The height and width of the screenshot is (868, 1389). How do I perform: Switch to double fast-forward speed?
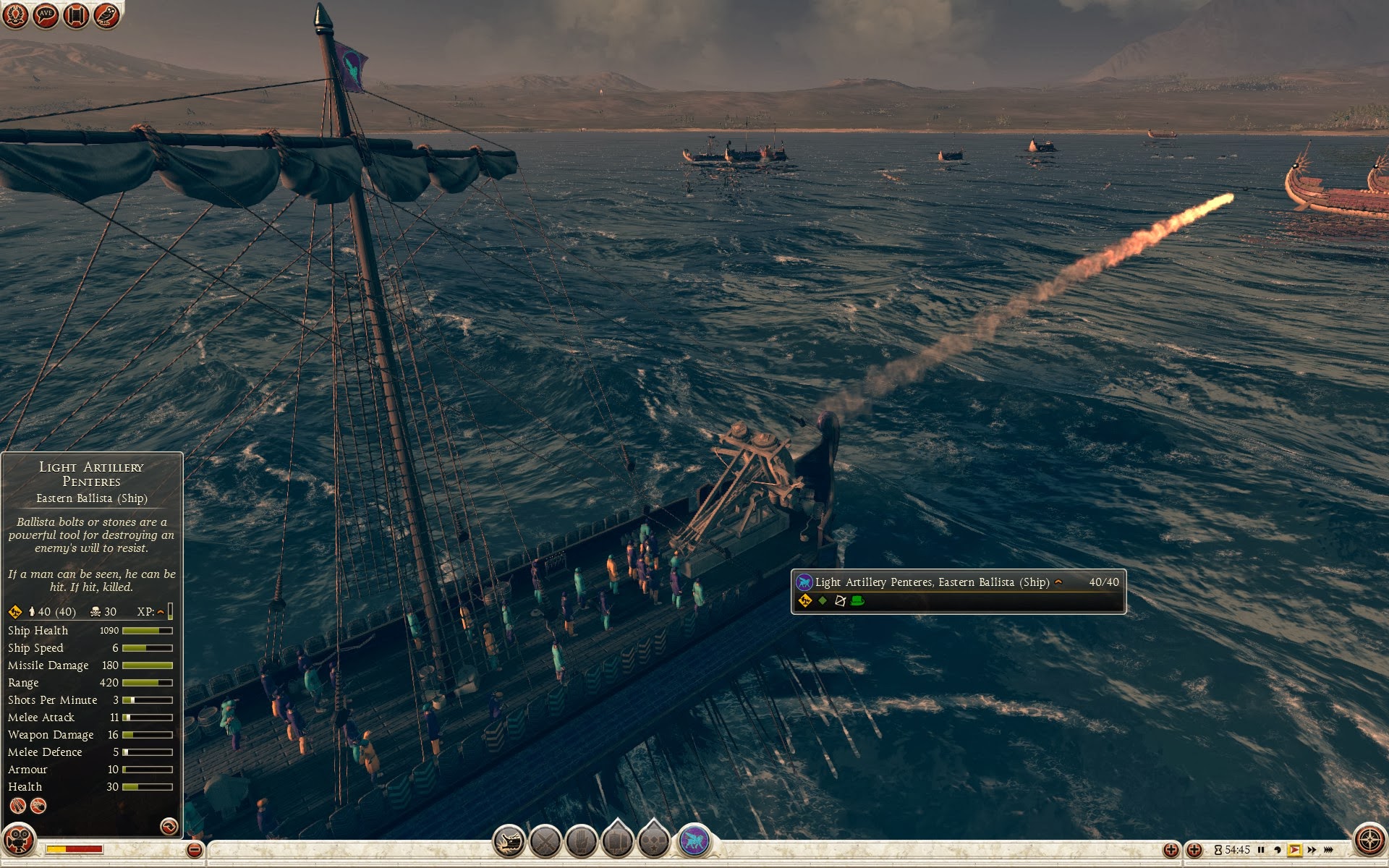(1312, 850)
